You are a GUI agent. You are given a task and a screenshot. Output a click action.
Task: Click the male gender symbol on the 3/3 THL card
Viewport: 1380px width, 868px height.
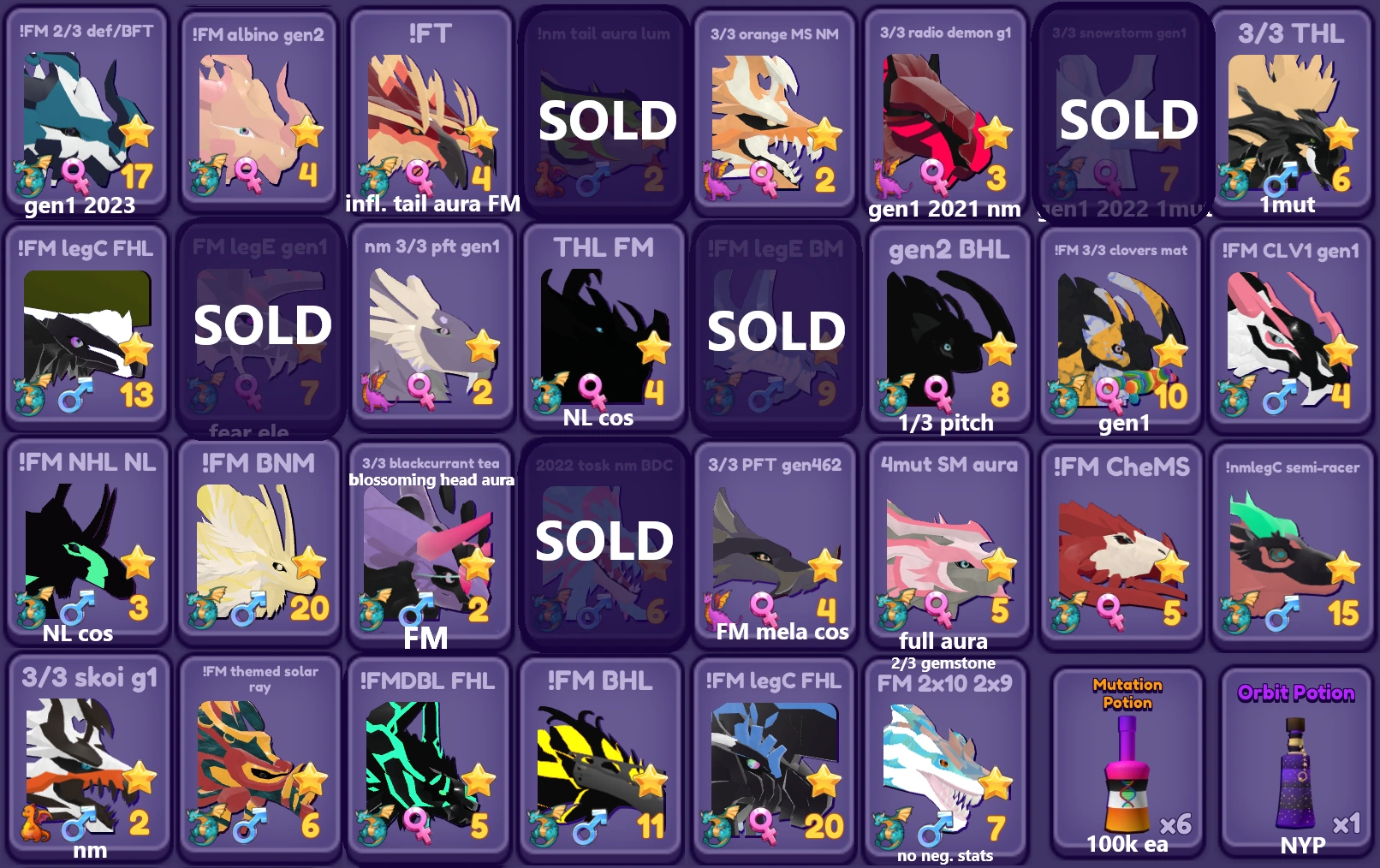[1276, 181]
